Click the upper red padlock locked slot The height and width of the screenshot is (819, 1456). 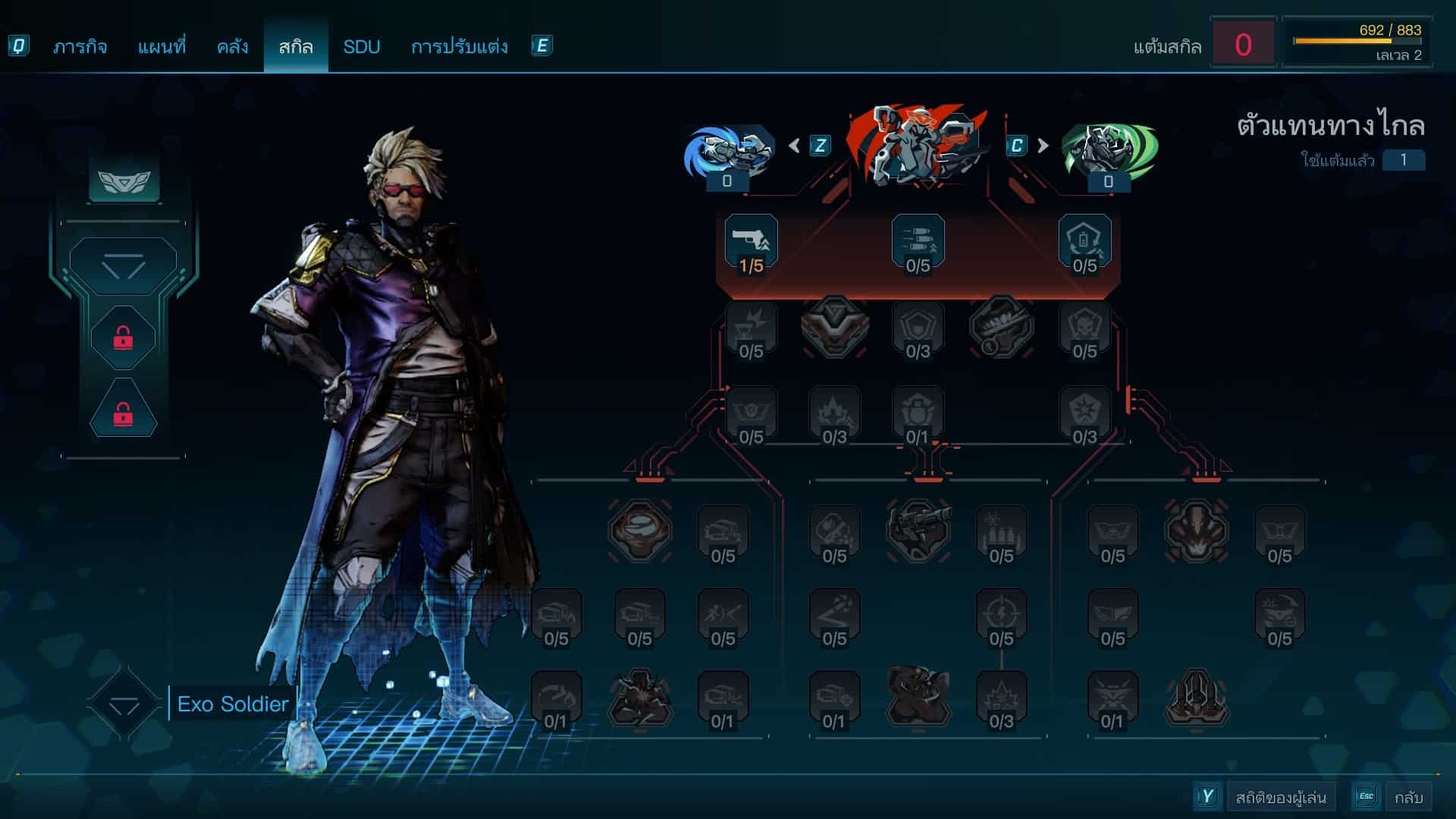tap(123, 338)
